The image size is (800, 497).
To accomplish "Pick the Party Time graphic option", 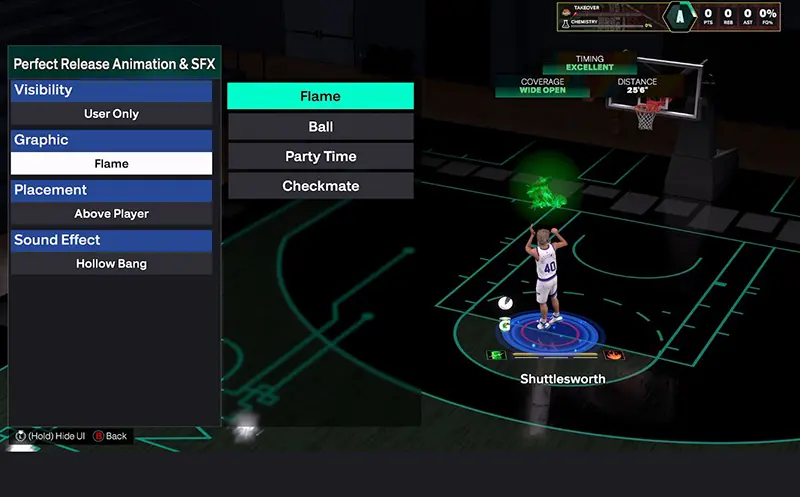I will pos(320,157).
